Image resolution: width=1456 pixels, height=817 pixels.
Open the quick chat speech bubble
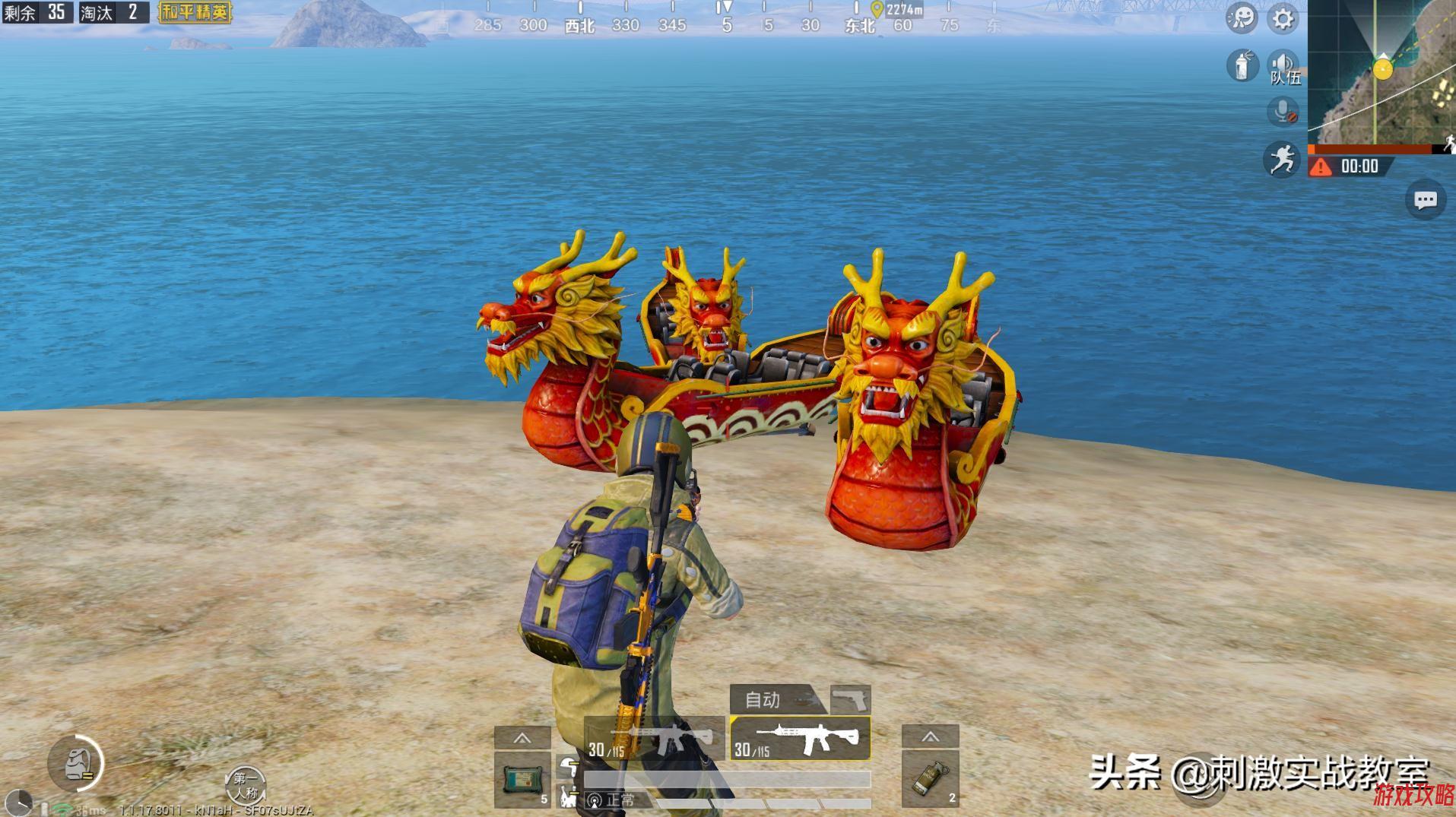pos(1425,200)
